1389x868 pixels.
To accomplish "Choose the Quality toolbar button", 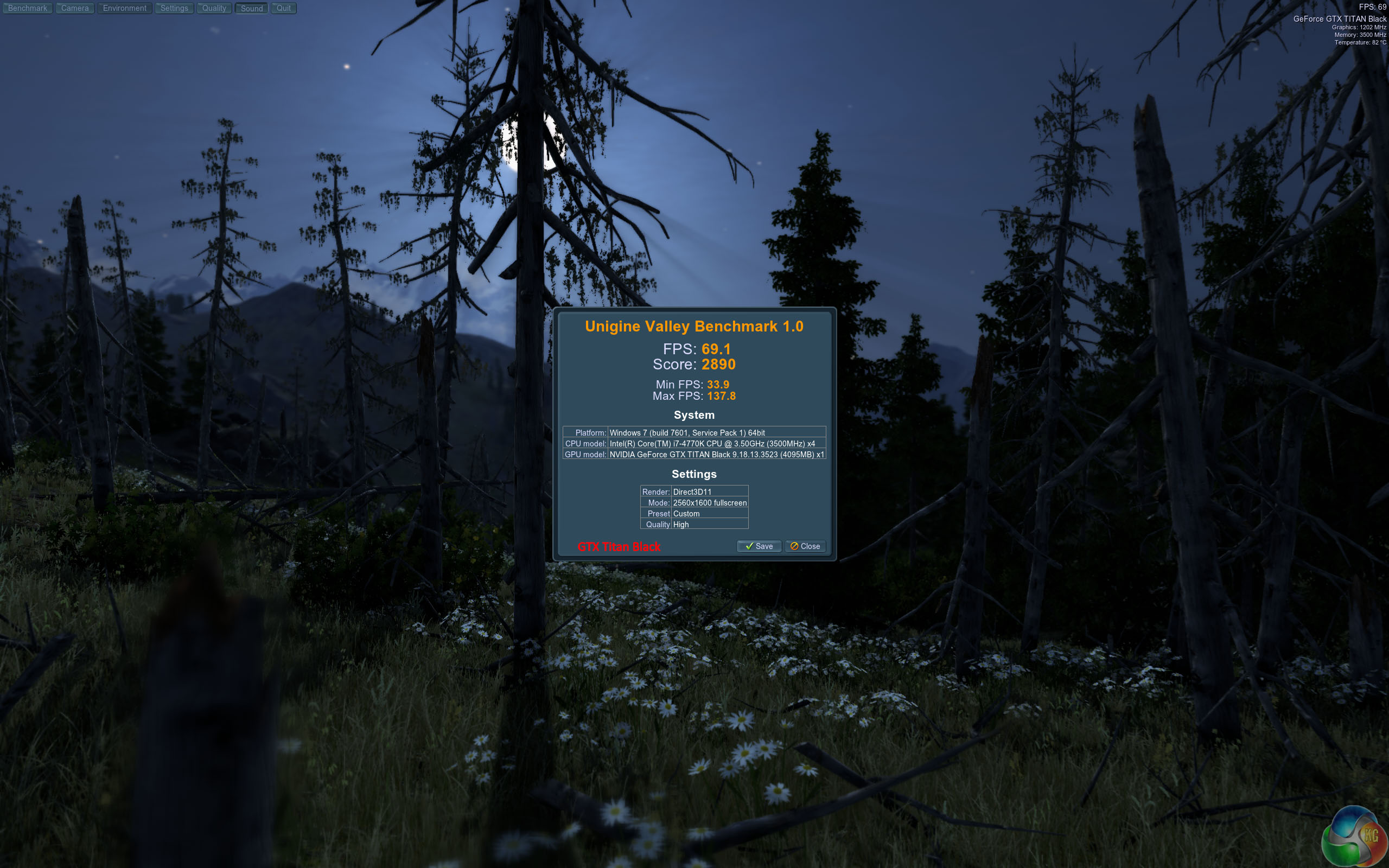I will [x=214, y=8].
